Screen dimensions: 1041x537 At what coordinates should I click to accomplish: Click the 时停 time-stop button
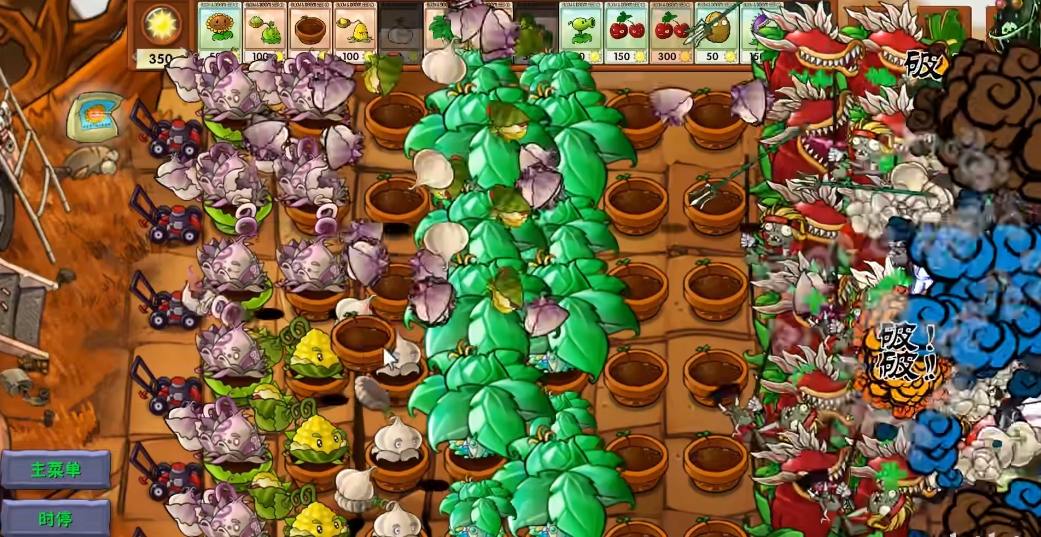pyautogui.click(x=56, y=518)
